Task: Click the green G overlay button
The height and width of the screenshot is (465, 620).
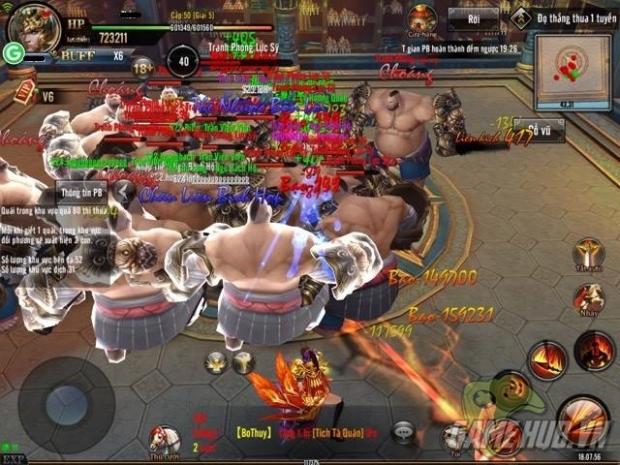Action: 13,55
